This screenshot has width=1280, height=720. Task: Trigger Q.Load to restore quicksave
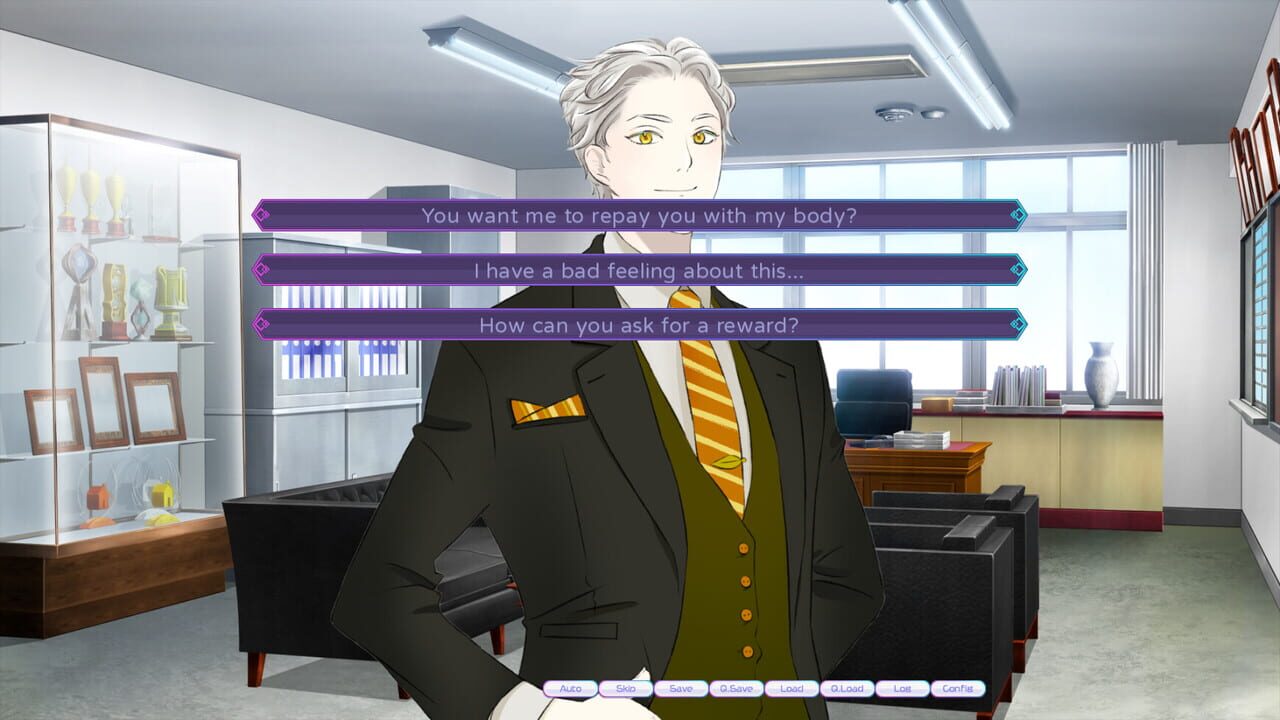click(849, 689)
